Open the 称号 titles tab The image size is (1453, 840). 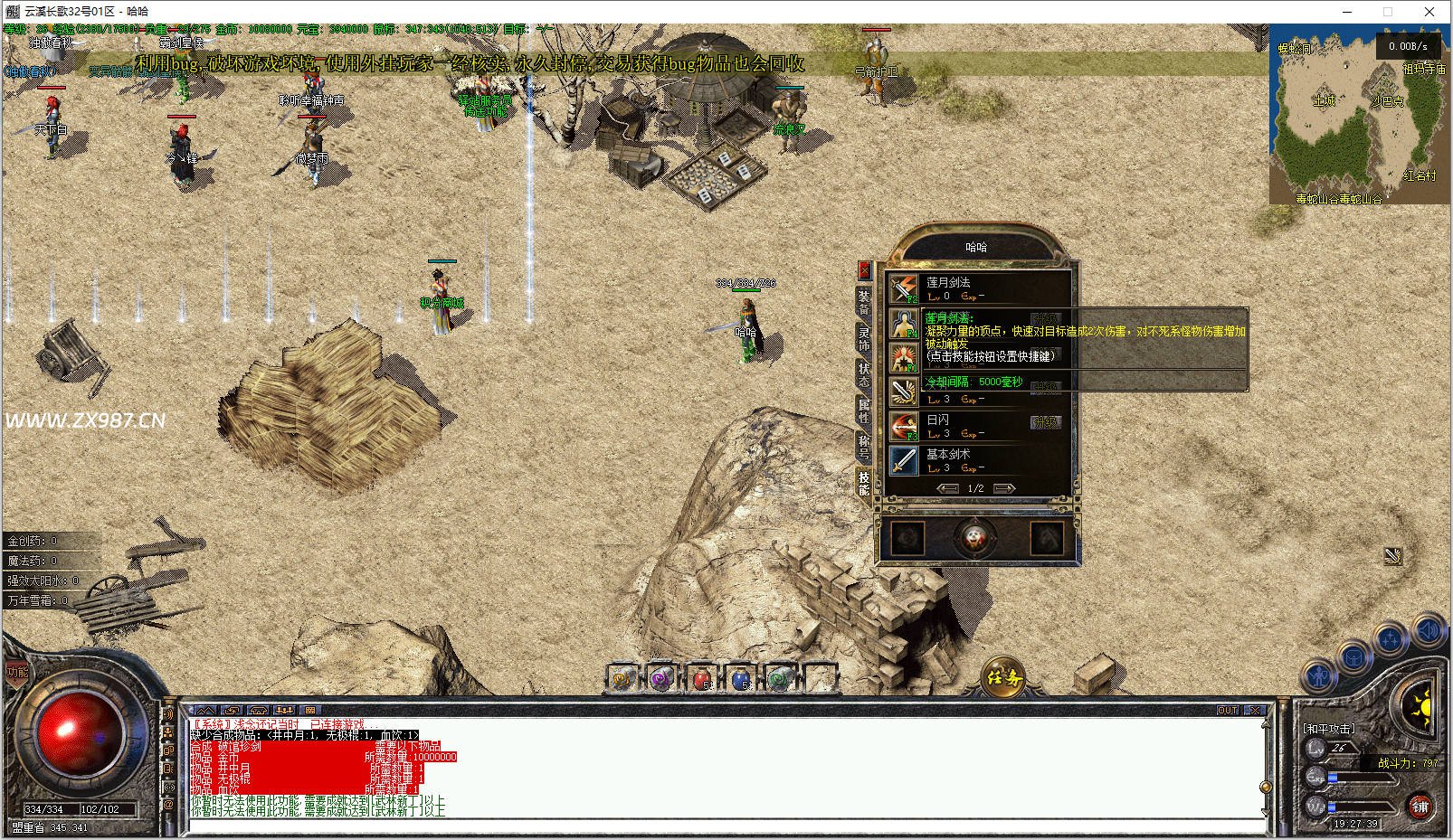point(864,447)
